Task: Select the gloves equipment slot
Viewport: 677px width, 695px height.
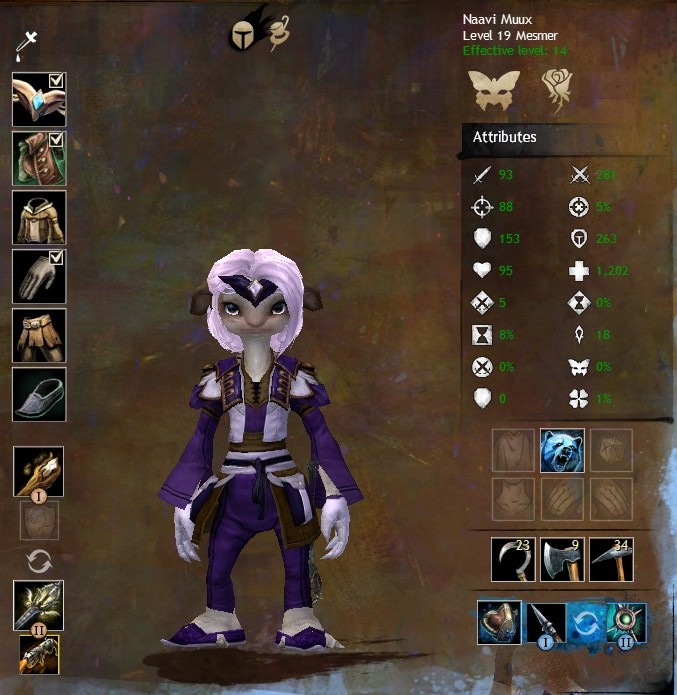Action: point(38,276)
